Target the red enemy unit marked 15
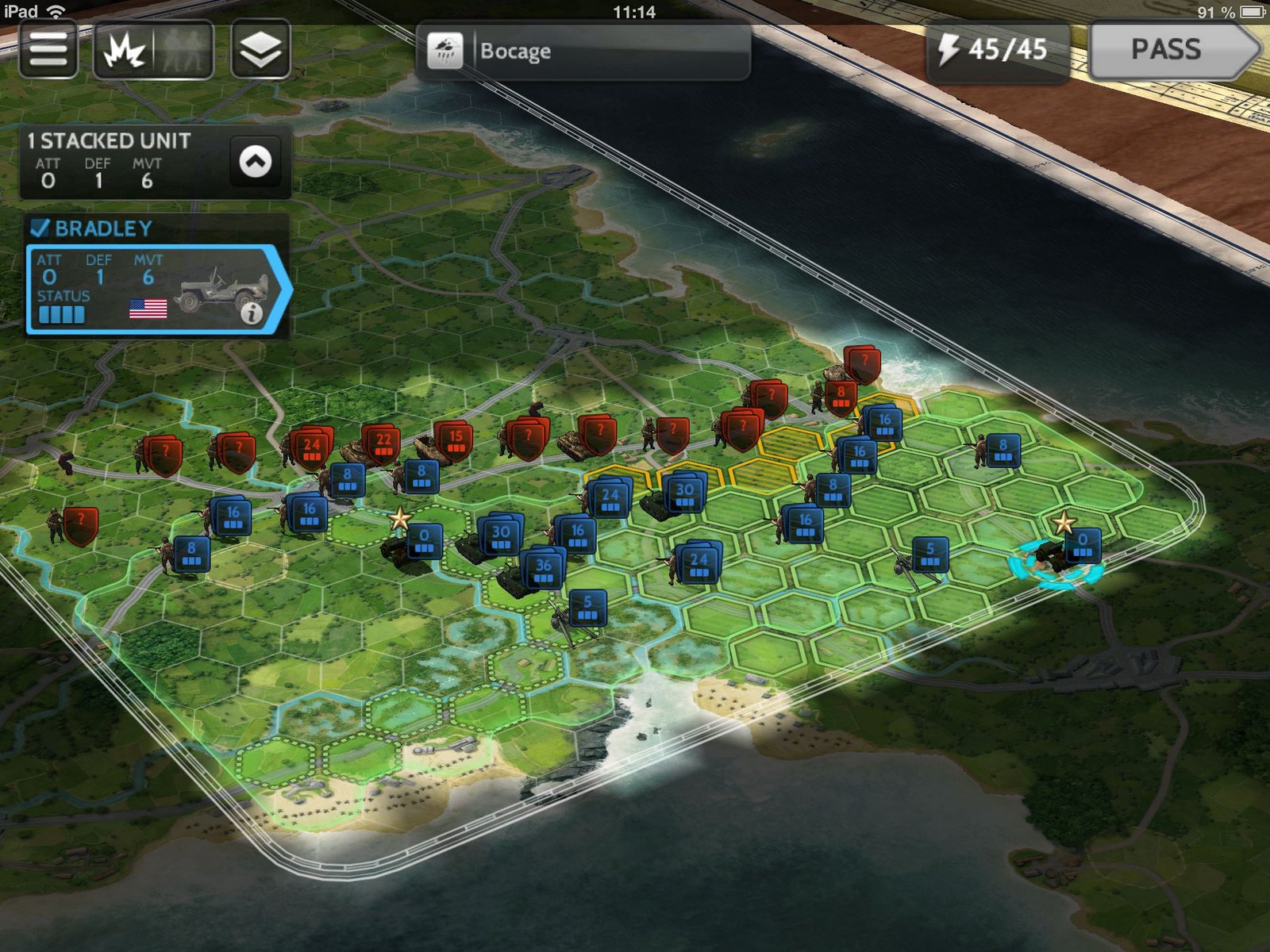Image resolution: width=1270 pixels, height=952 pixels. point(455,440)
